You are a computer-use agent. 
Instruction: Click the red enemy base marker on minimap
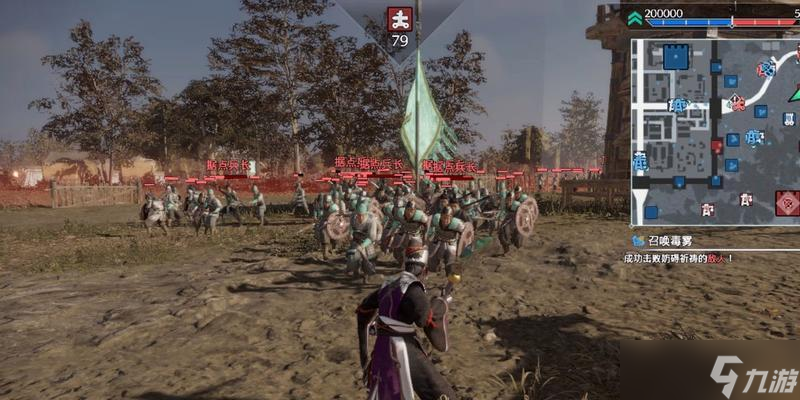coord(787,203)
